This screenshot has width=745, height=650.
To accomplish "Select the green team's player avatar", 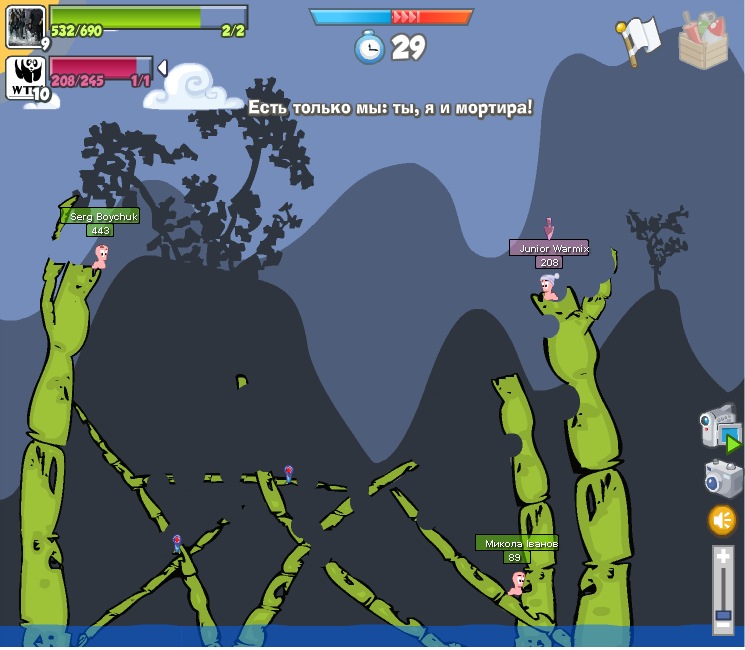I will (25, 25).
